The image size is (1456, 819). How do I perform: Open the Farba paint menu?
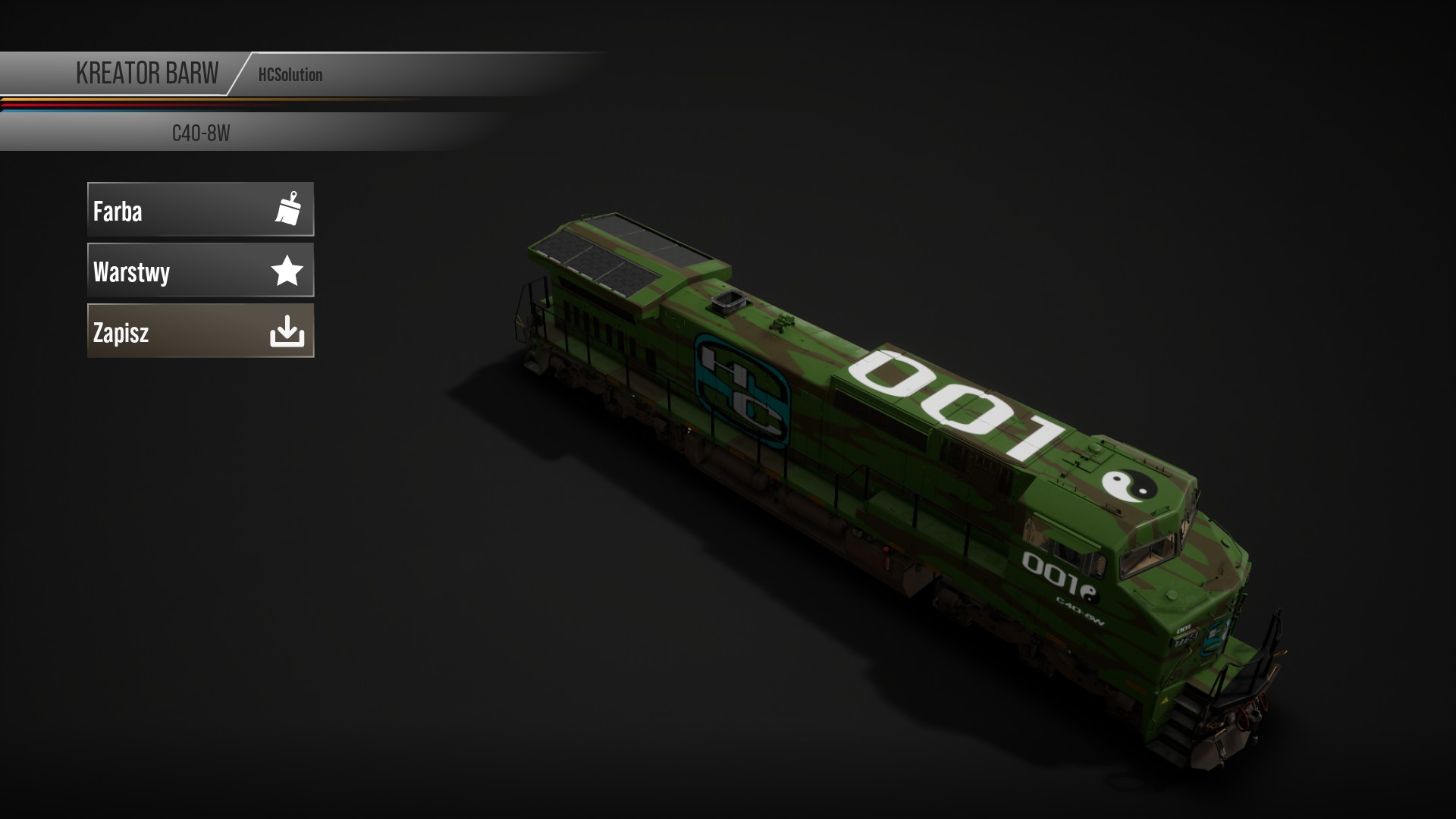click(x=200, y=209)
